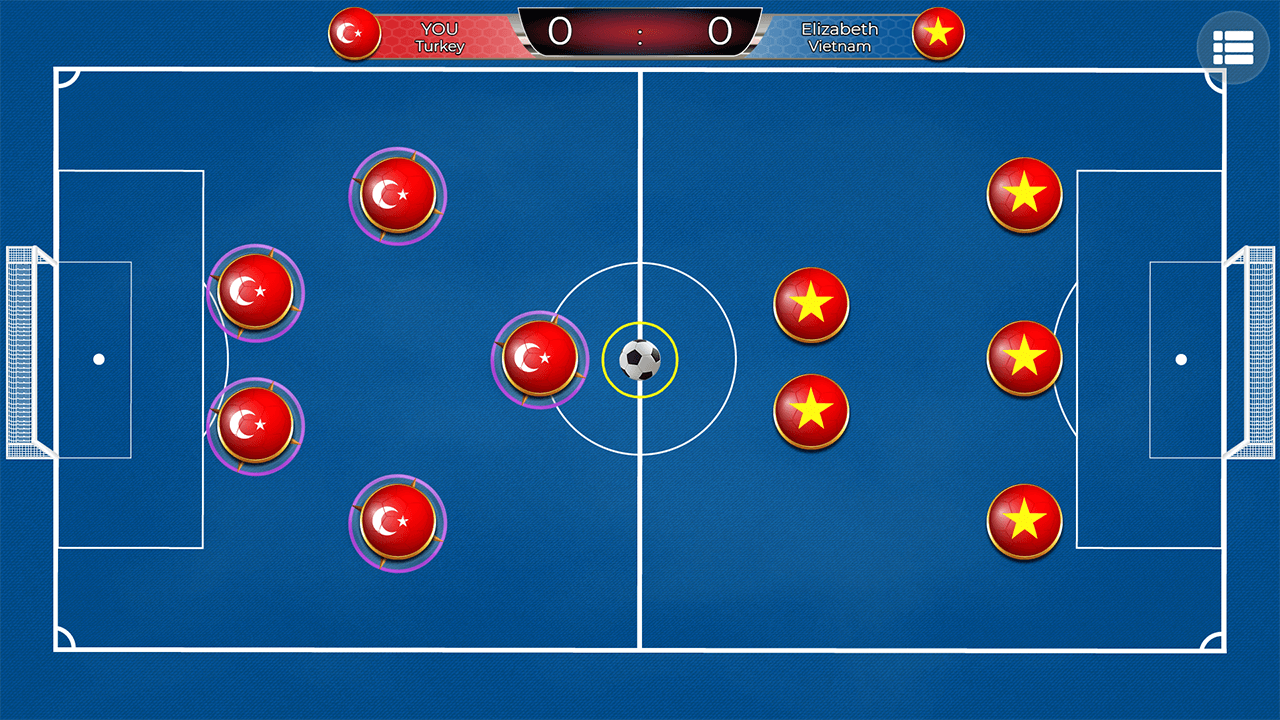The image size is (1280, 720).
Task: Select the Vietnam flag badge on the scoreboard
Action: [x=937, y=33]
